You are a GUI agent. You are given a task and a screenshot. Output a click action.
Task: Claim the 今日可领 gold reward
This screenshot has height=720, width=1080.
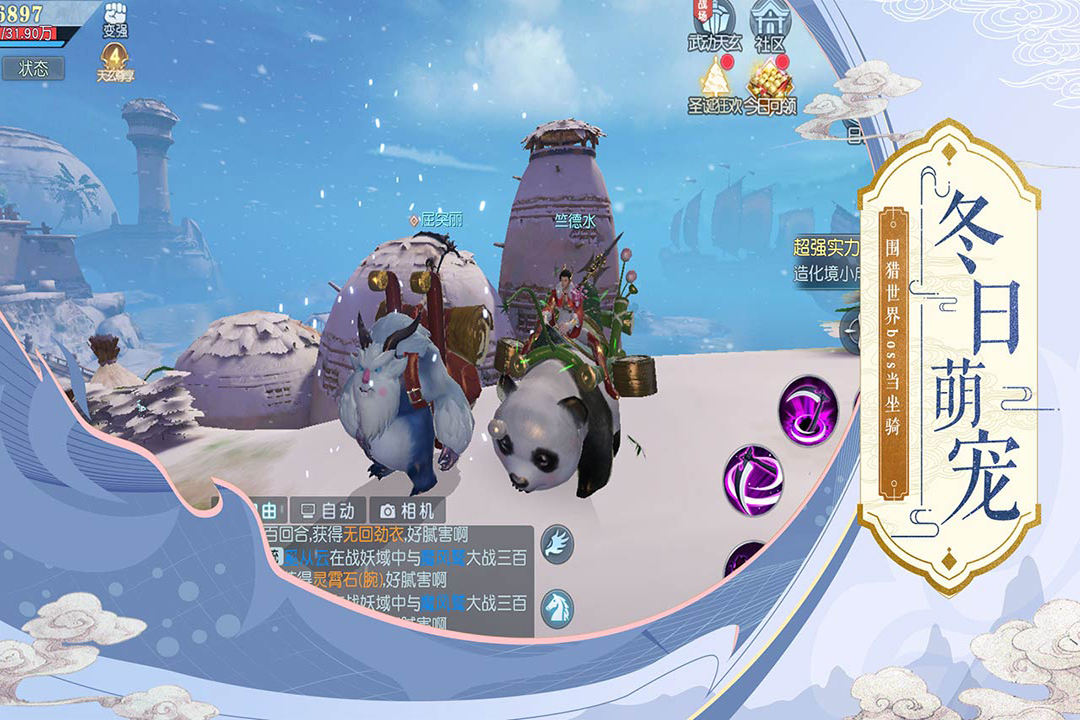click(x=769, y=85)
